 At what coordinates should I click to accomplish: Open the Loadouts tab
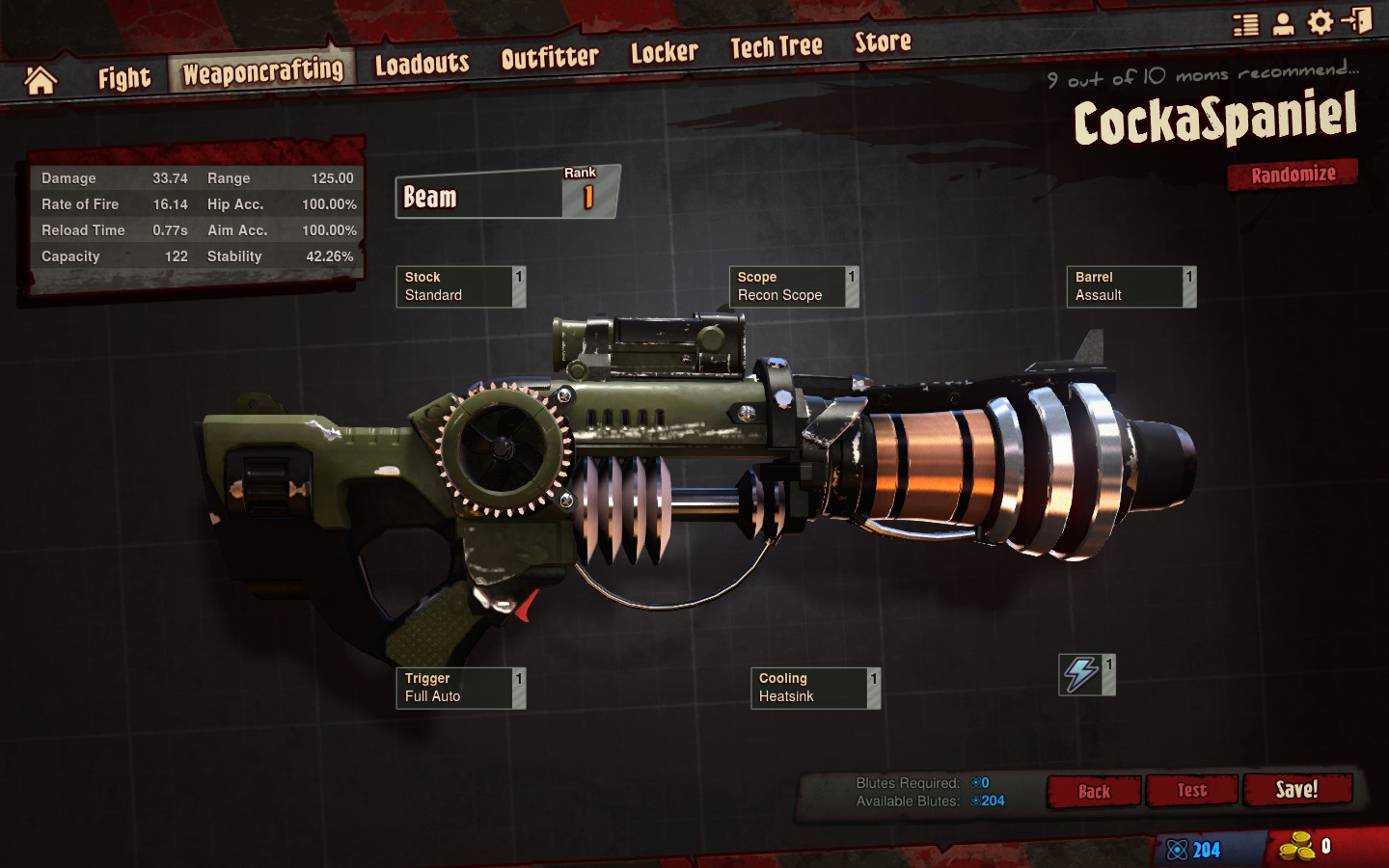coord(422,64)
